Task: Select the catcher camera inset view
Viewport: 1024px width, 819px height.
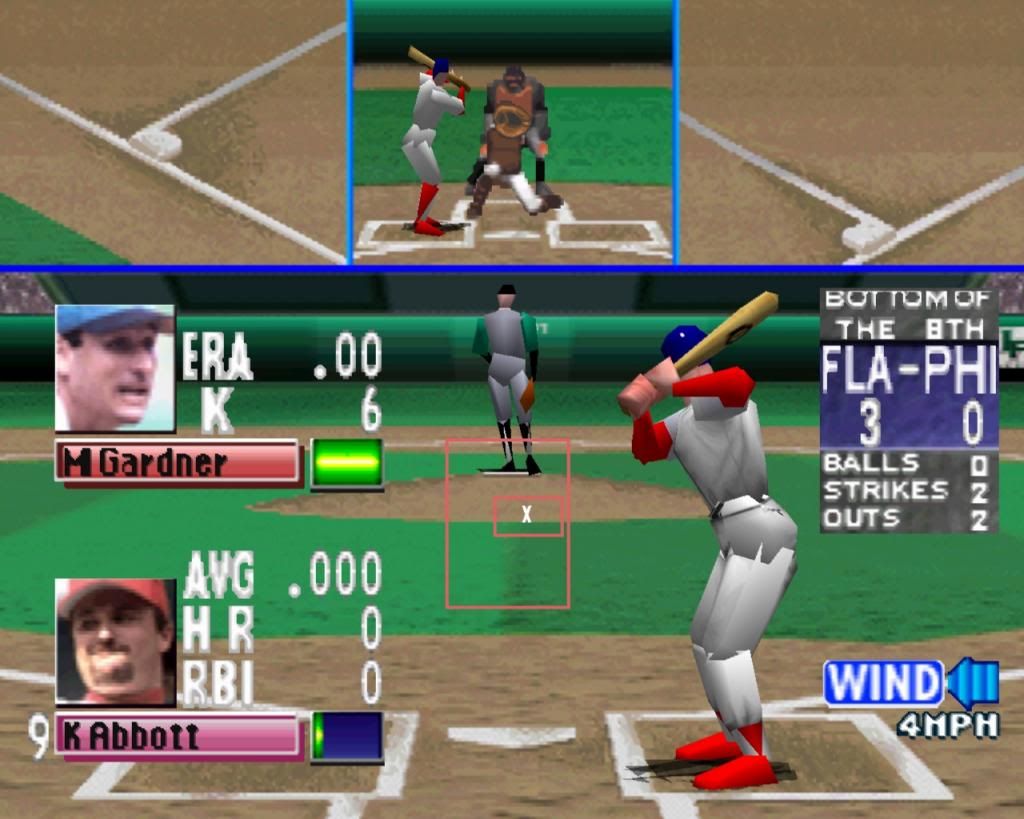Action: tap(513, 132)
